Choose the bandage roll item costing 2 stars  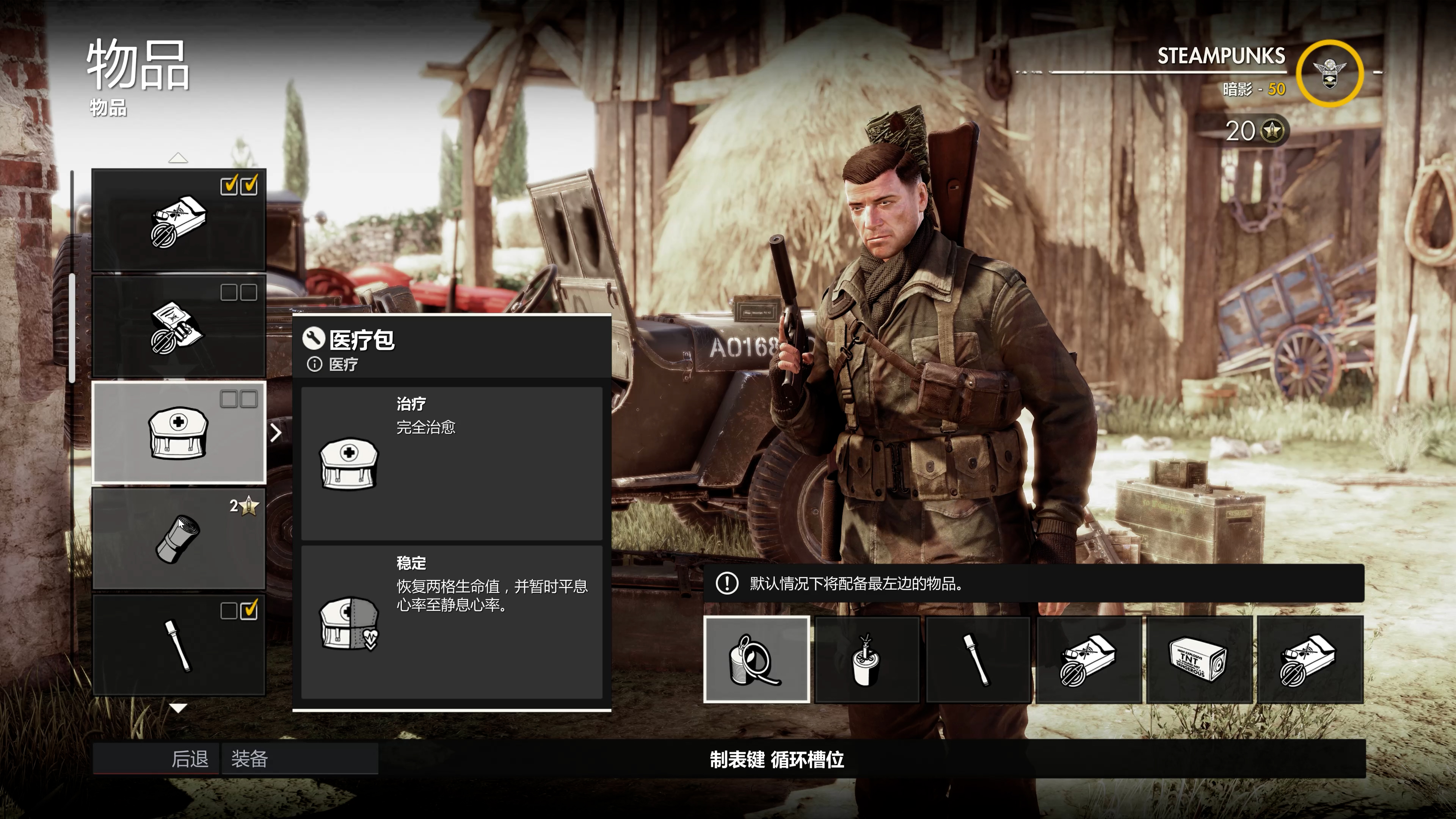coord(179,539)
